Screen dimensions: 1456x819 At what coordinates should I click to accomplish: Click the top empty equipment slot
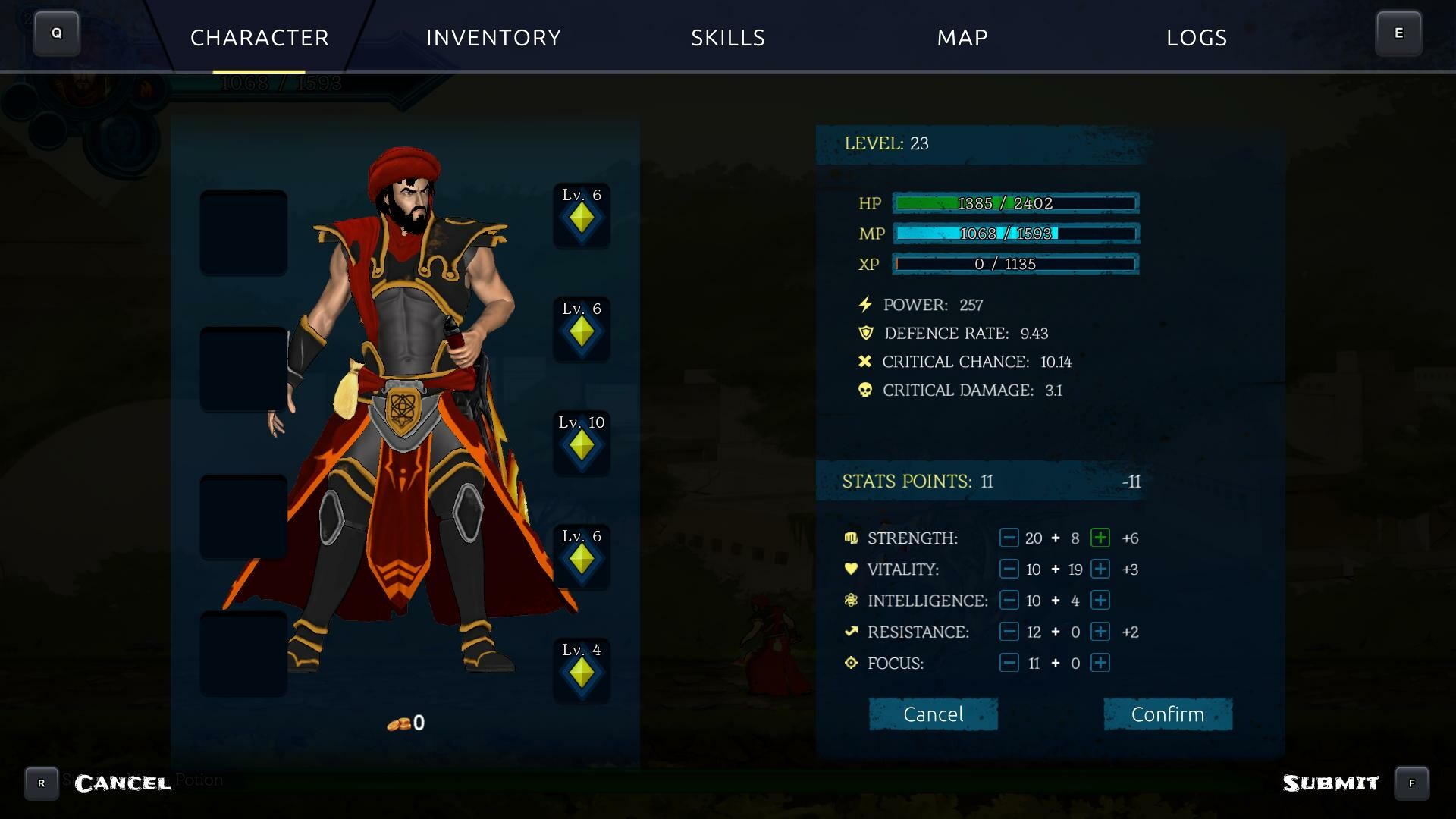[243, 231]
